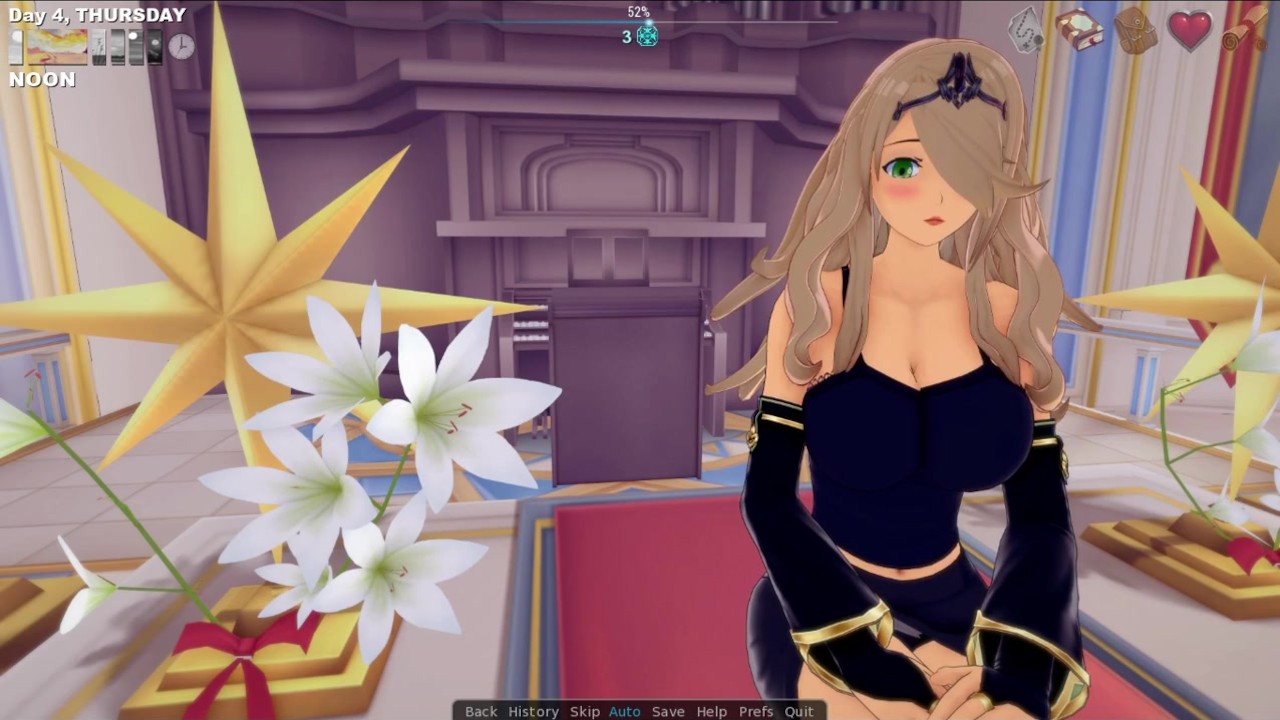Screen dimensions: 1280x720
Task: Open the rolled scroll icon
Action: 1243,32
